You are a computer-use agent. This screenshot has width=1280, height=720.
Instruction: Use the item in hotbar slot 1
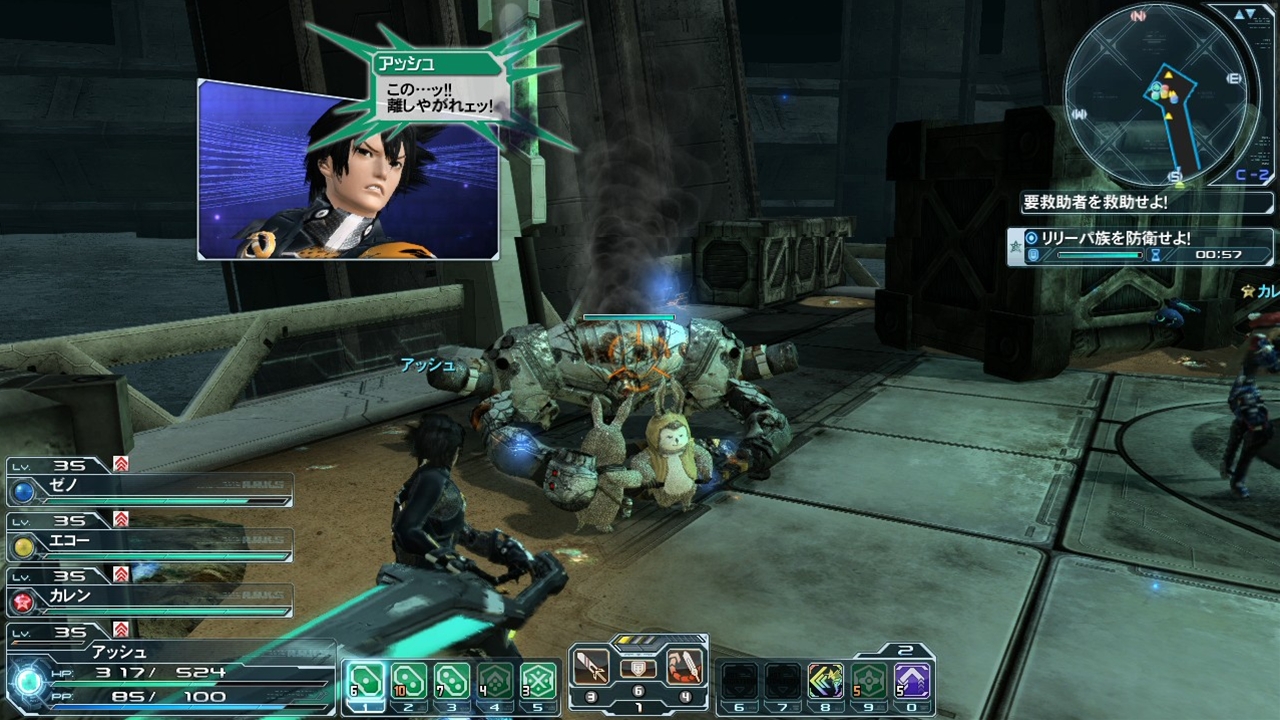tap(364, 680)
